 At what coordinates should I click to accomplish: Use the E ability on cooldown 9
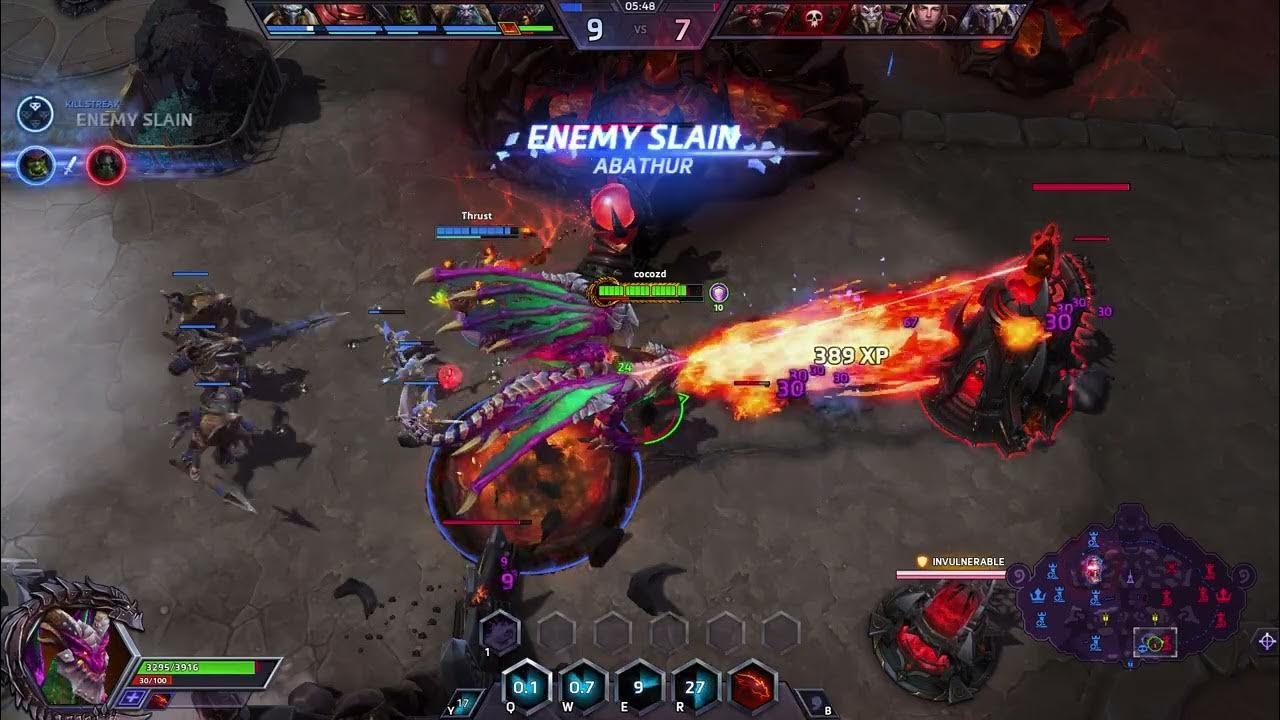(x=638, y=687)
